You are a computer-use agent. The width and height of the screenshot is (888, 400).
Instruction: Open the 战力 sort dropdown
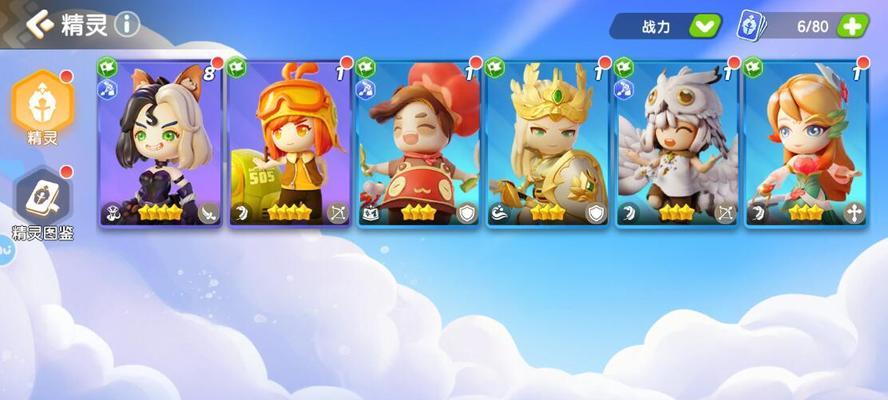[x=704, y=27]
